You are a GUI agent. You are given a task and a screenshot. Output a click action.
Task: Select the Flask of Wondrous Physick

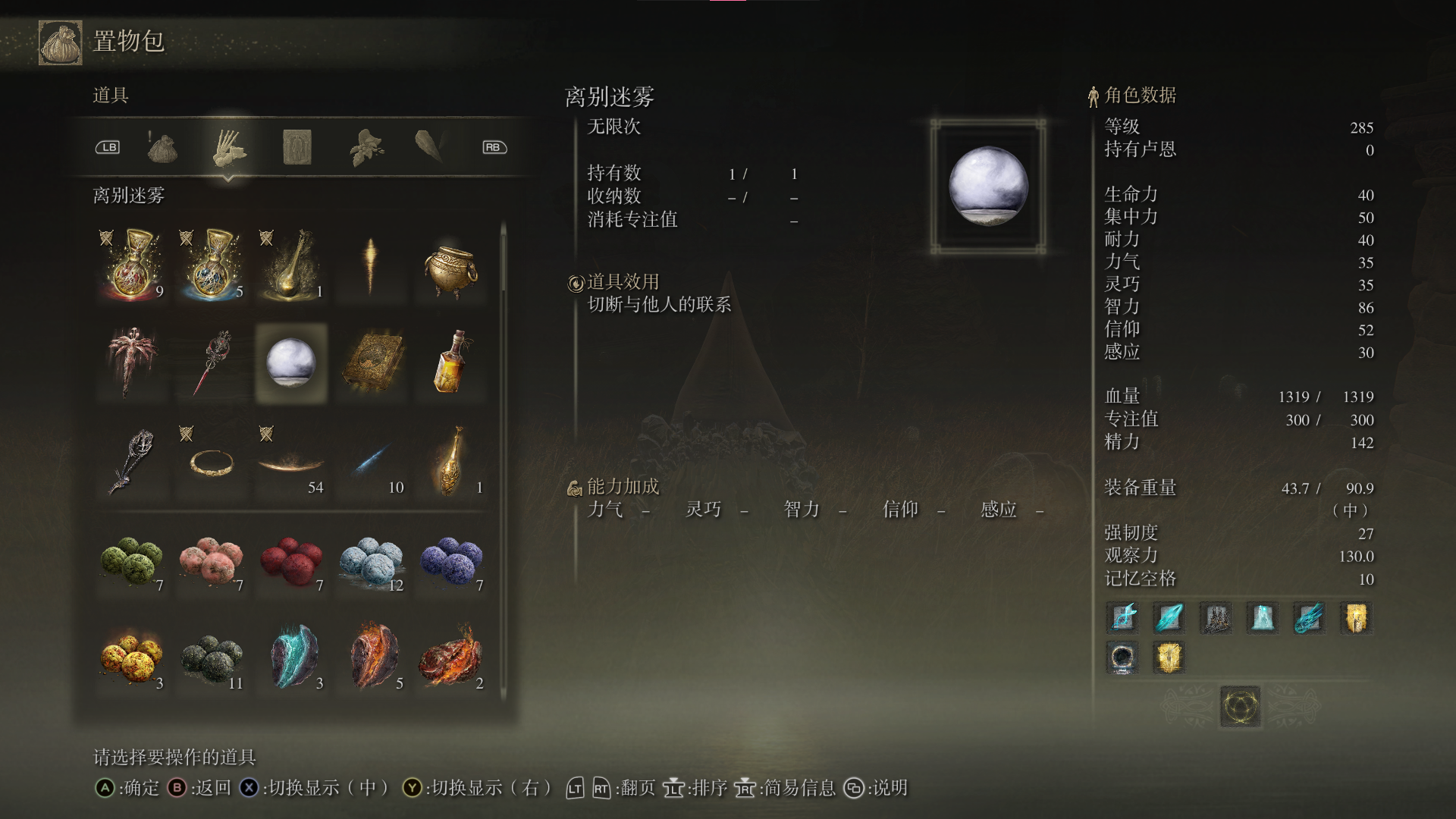[292, 265]
